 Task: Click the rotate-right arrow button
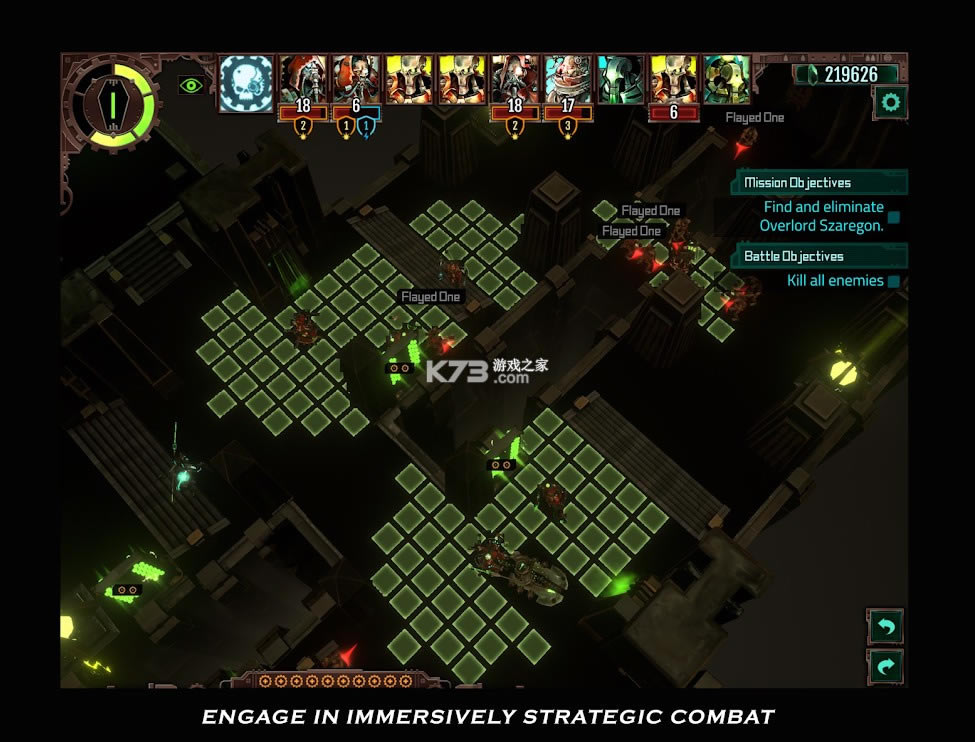[x=885, y=667]
